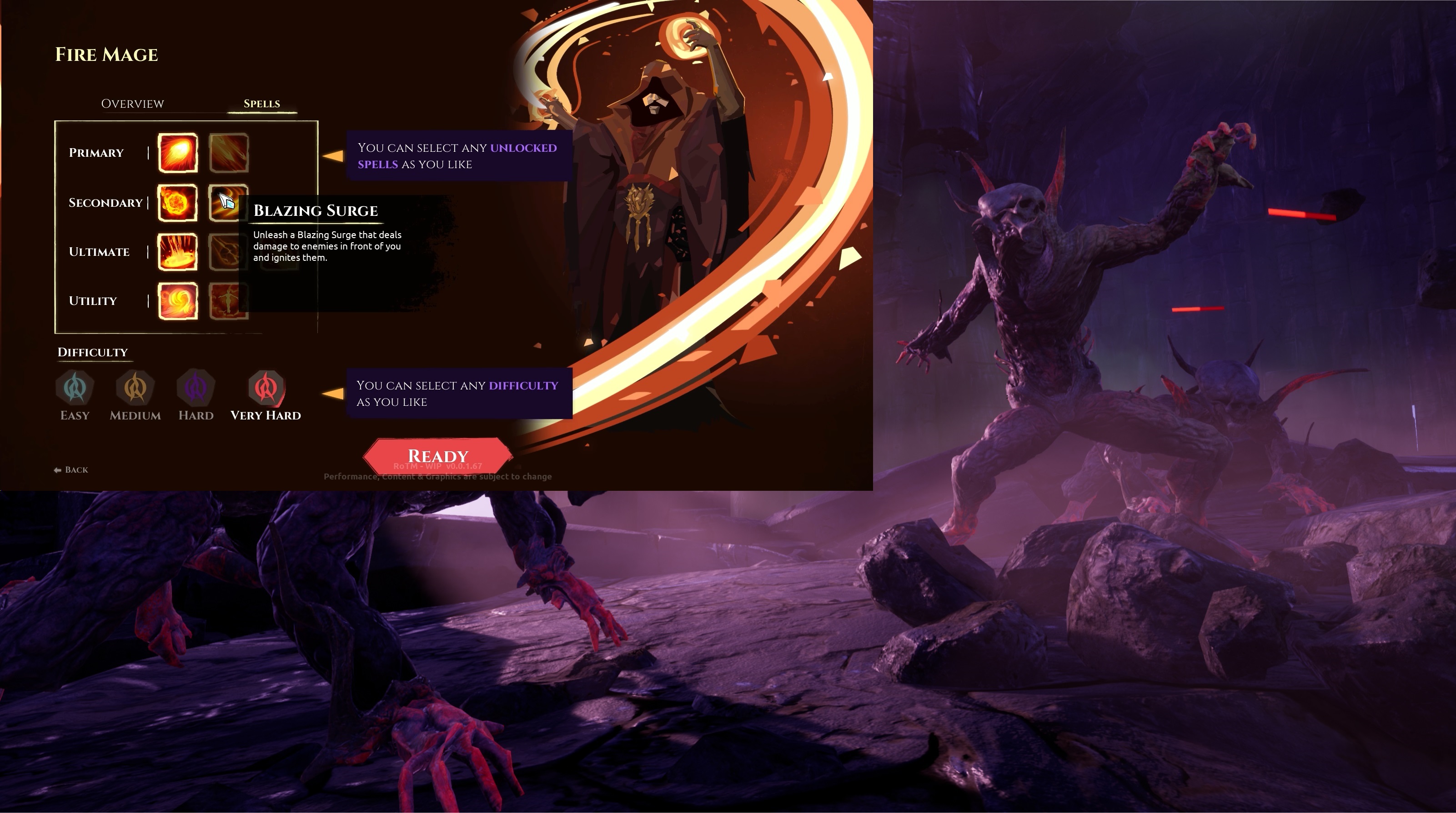Switch to the Overview tab
1456x813 pixels.
coord(132,104)
